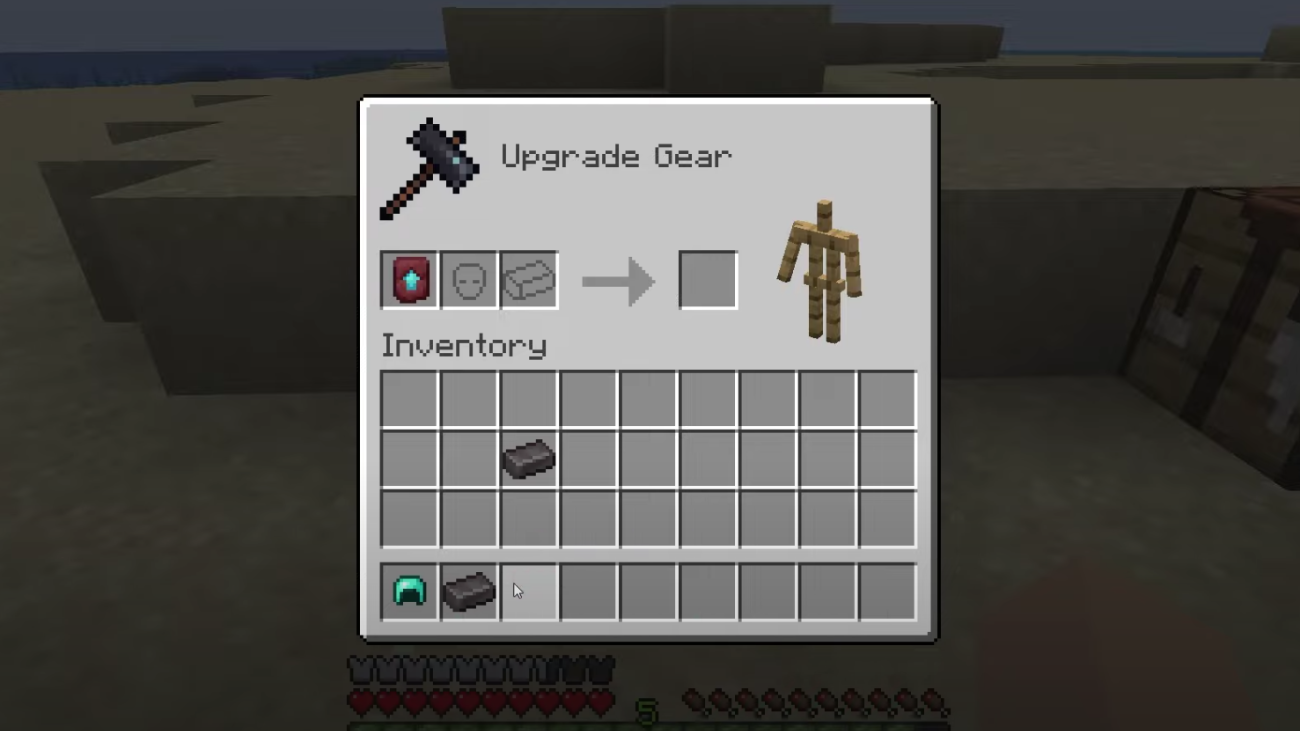The image size is (1300, 731).
Task: Click the gray progress arrow
Action: click(618, 280)
